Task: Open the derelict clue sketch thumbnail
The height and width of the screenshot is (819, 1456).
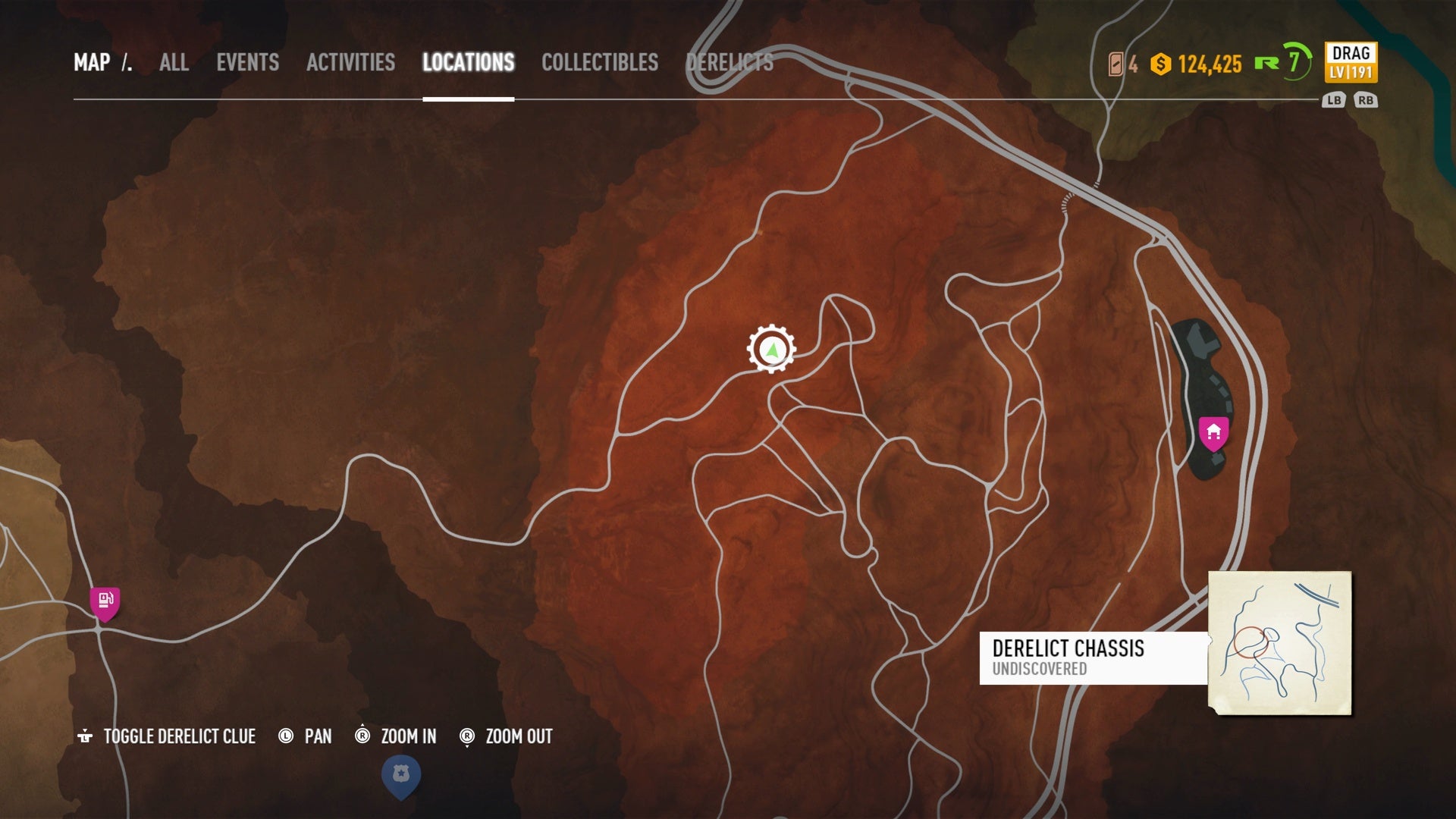Action: (x=1279, y=642)
